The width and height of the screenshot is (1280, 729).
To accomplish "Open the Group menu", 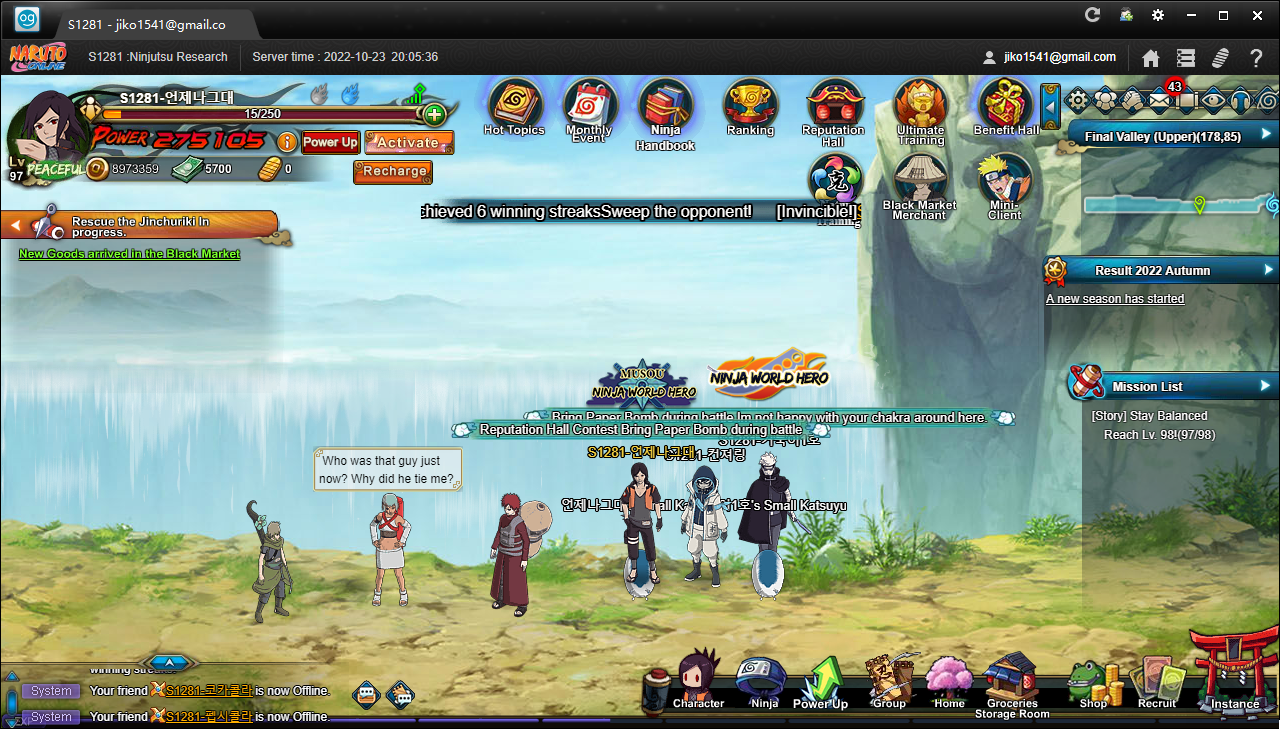I will point(888,680).
